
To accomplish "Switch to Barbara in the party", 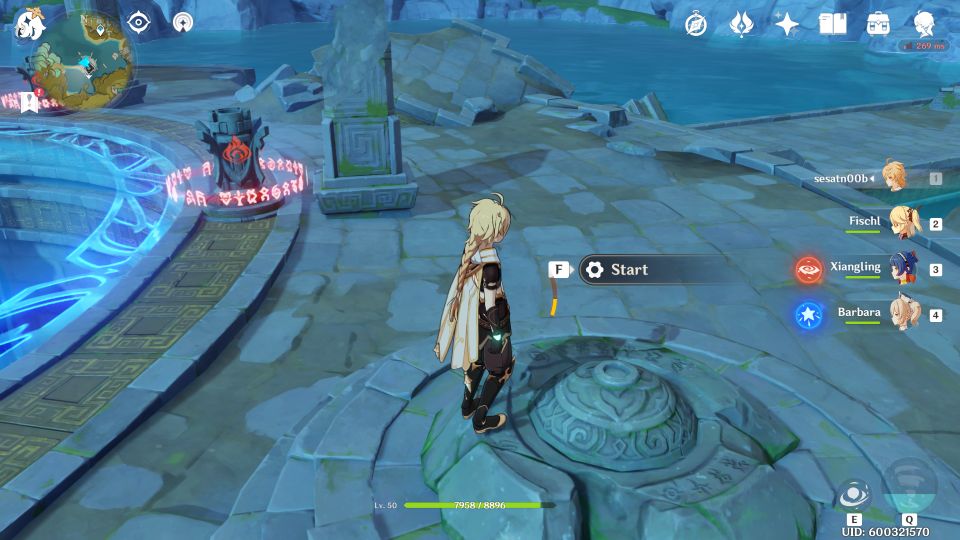I will (905, 314).
